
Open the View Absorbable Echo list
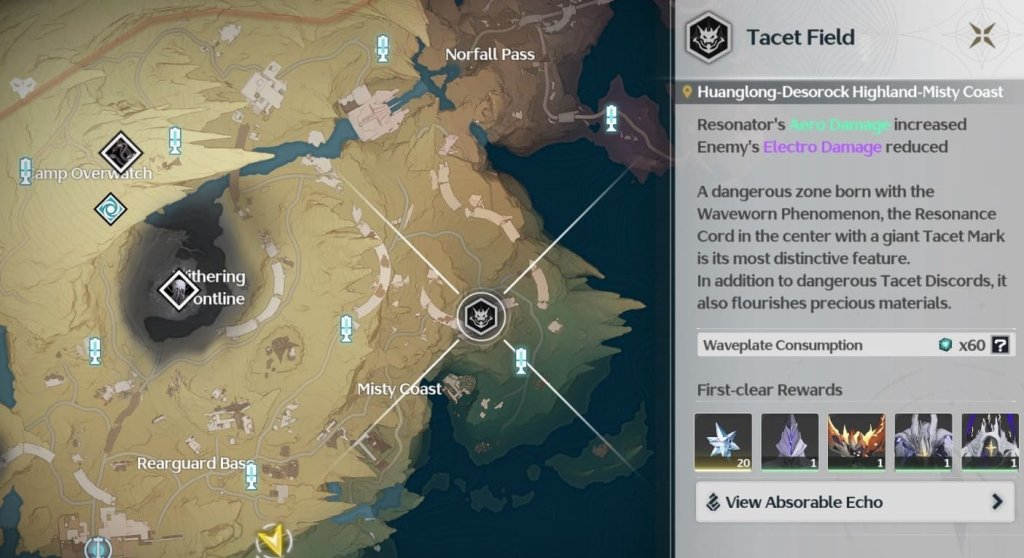pos(854,502)
